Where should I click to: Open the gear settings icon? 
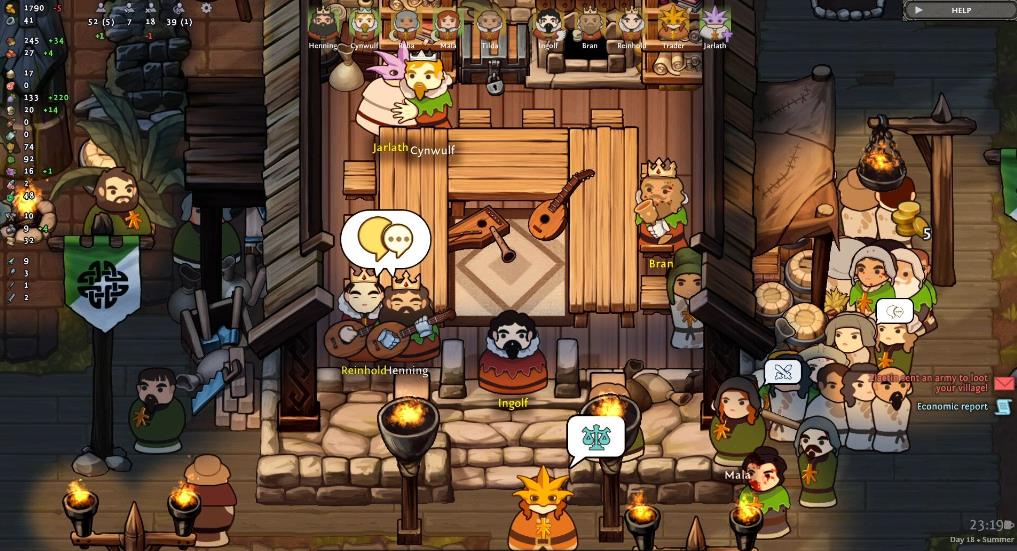point(206,8)
